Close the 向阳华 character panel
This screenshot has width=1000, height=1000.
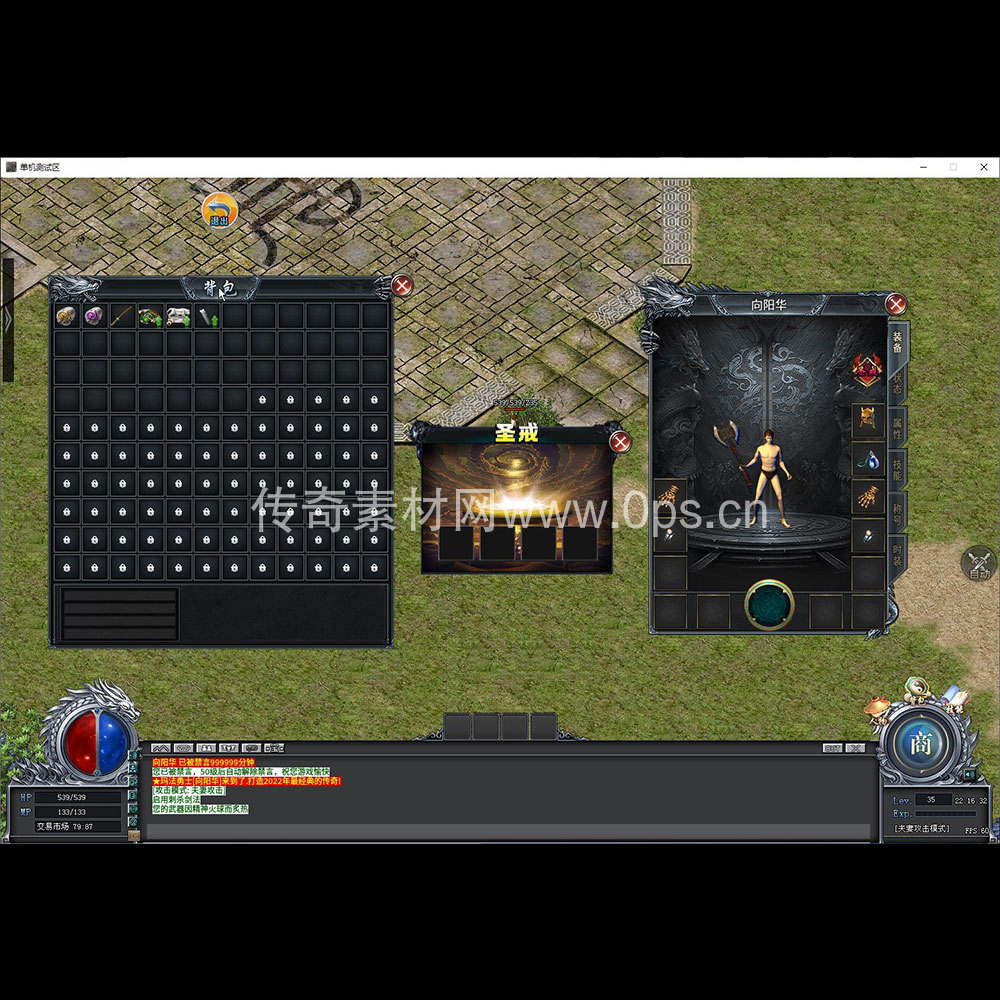(896, 304)
